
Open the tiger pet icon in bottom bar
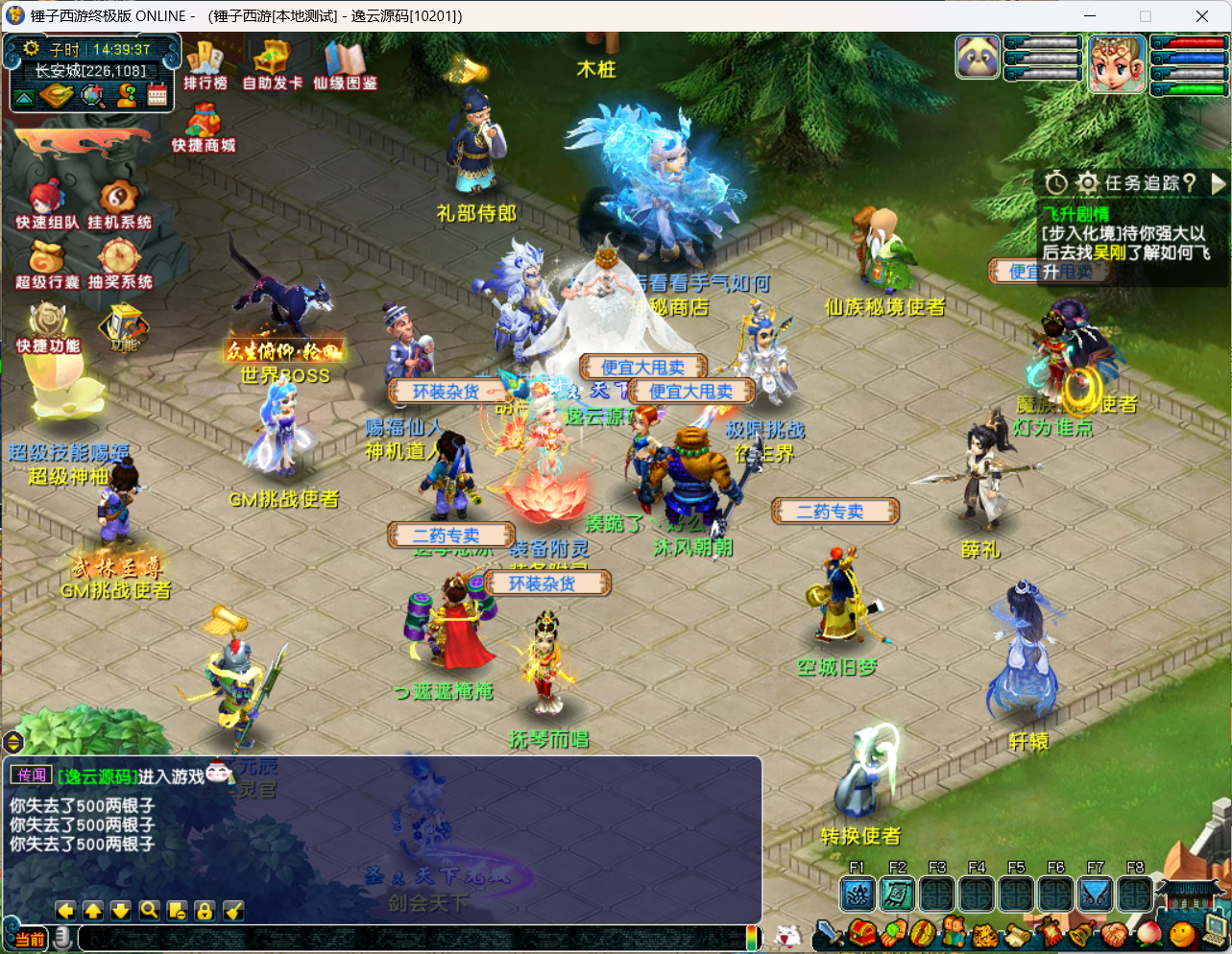coord(986,933)
